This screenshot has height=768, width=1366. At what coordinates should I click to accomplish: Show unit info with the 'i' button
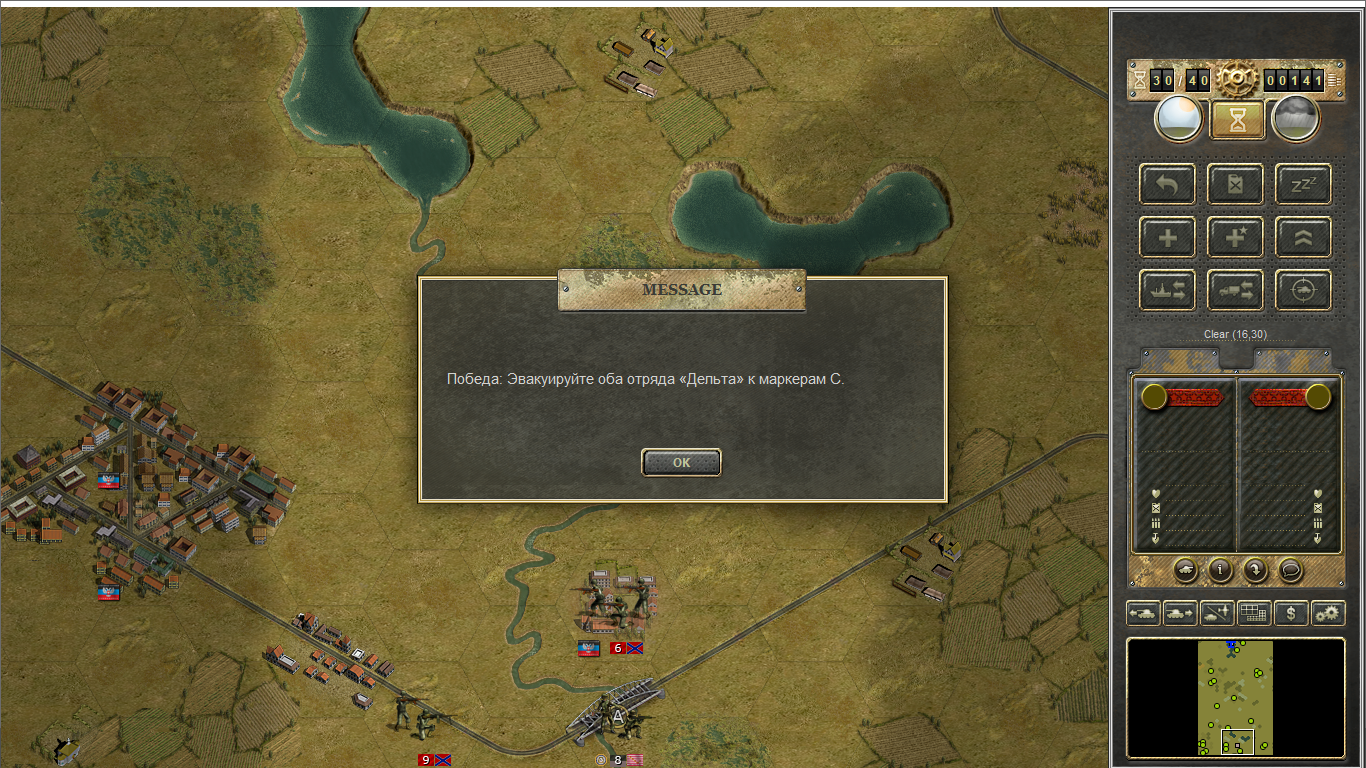1220,569
